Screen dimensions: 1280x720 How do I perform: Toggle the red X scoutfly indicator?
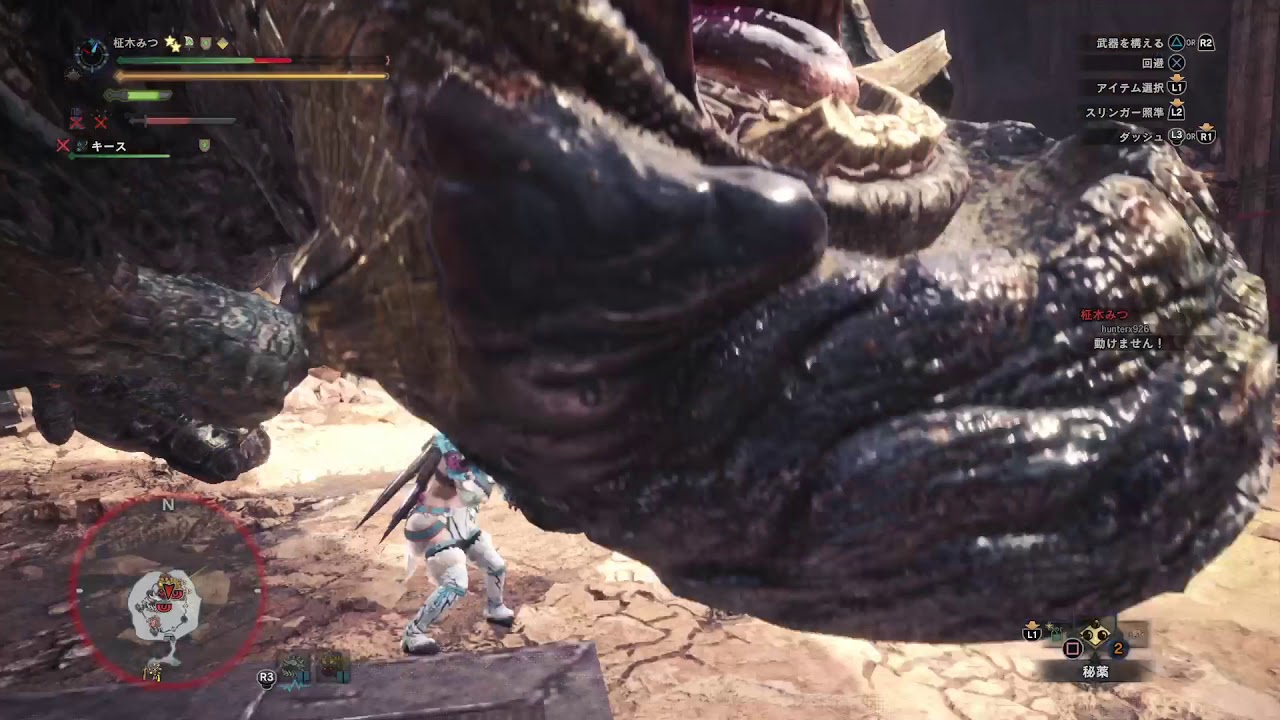click(77, 121)
